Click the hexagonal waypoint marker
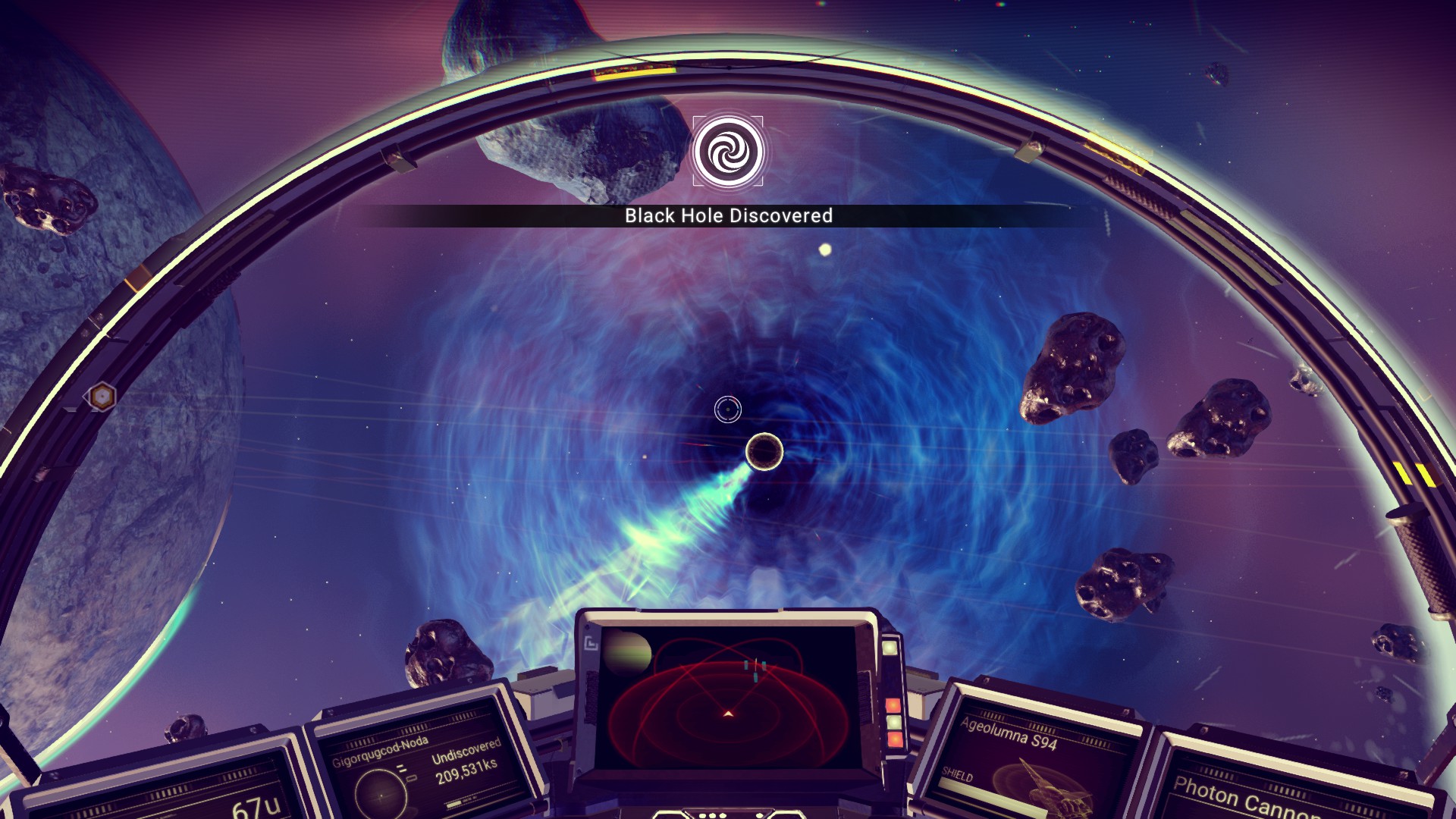The width and height of the screenshot is (1456, 819). pos(101,396)
